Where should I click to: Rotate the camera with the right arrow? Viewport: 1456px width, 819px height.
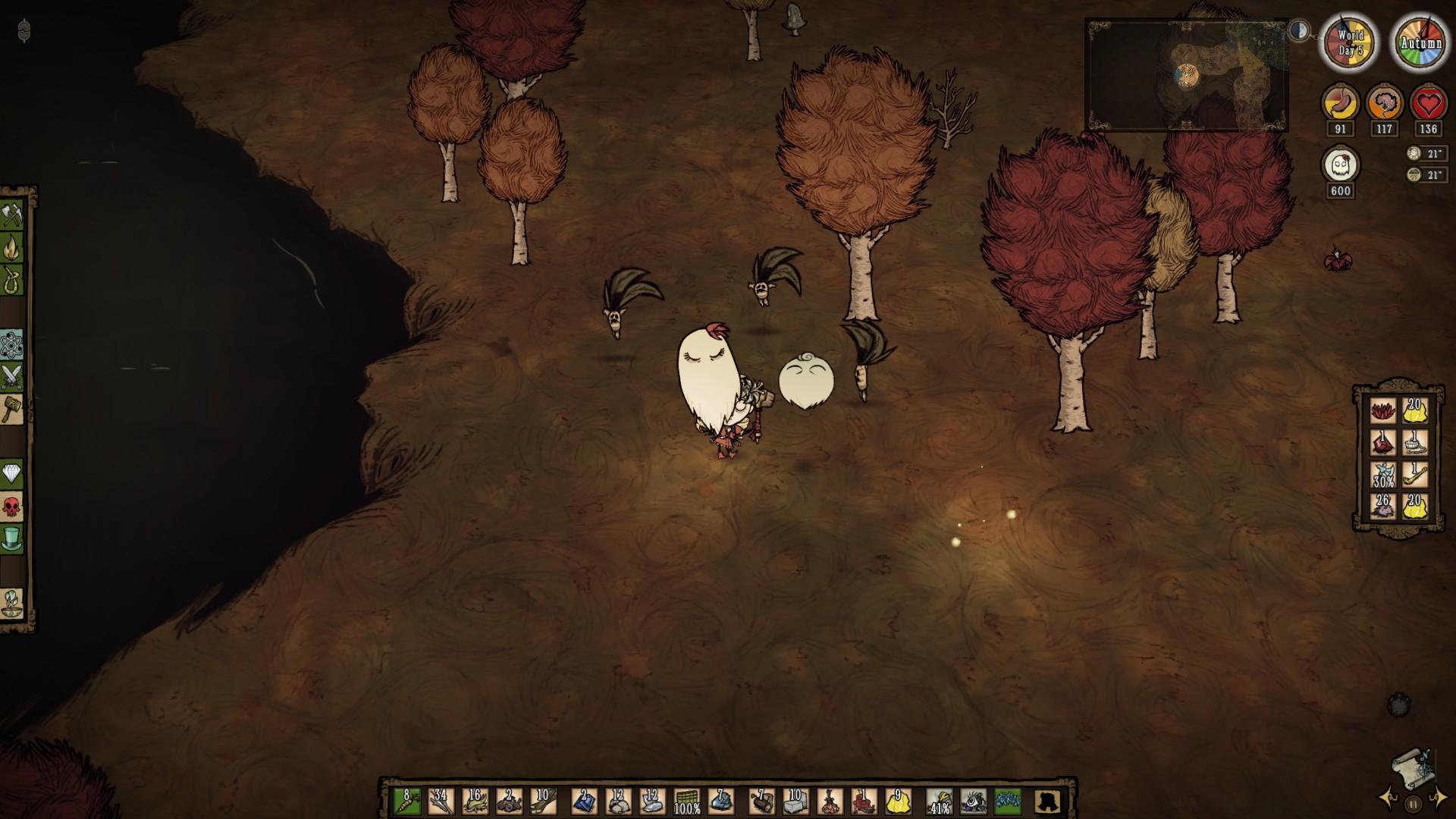(x=1436, y=799)
